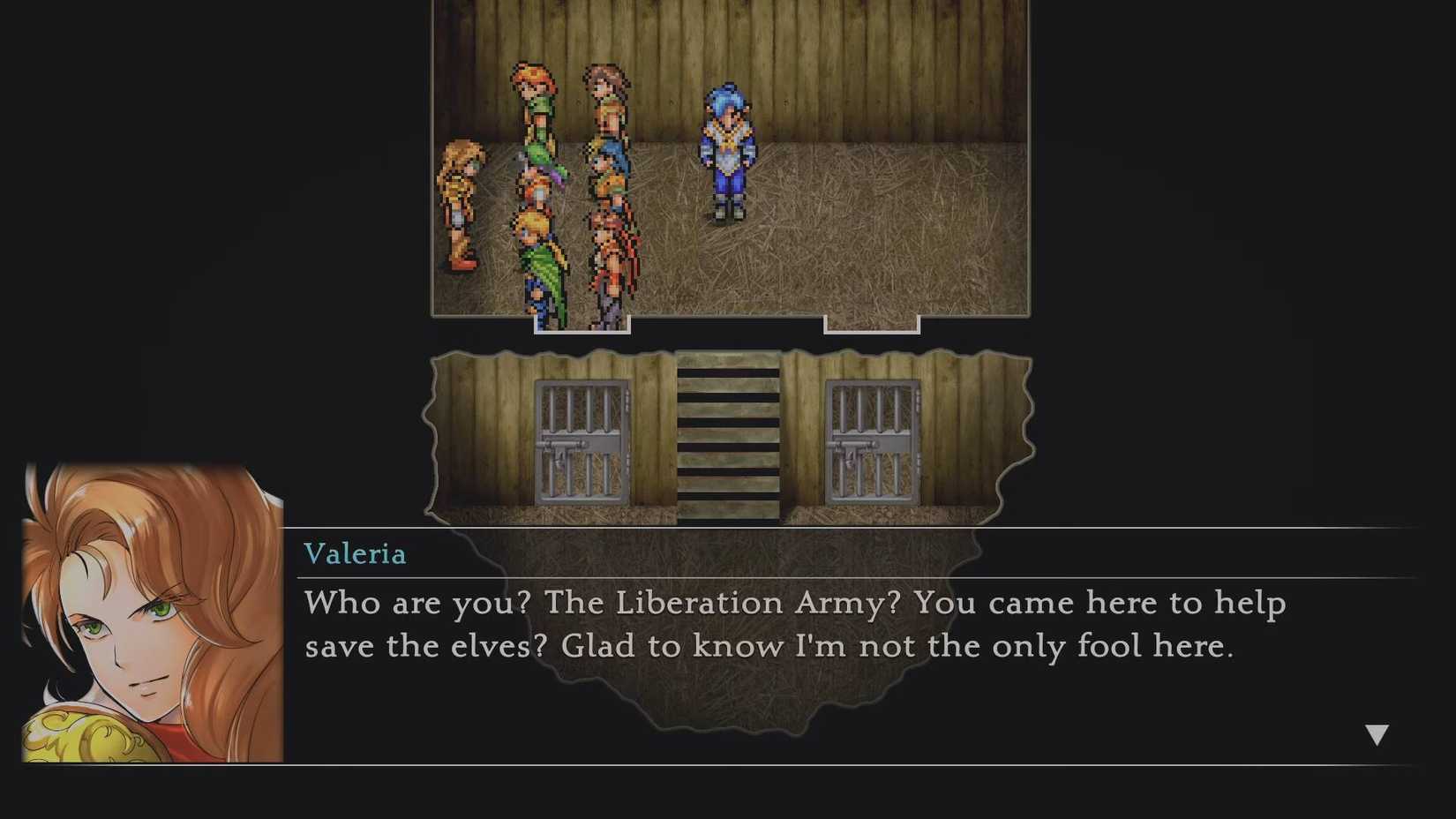The width and height of the screenshot is (1456, 819).
Task: Select the Valeria name label
Action: click(x=355, y=554)
